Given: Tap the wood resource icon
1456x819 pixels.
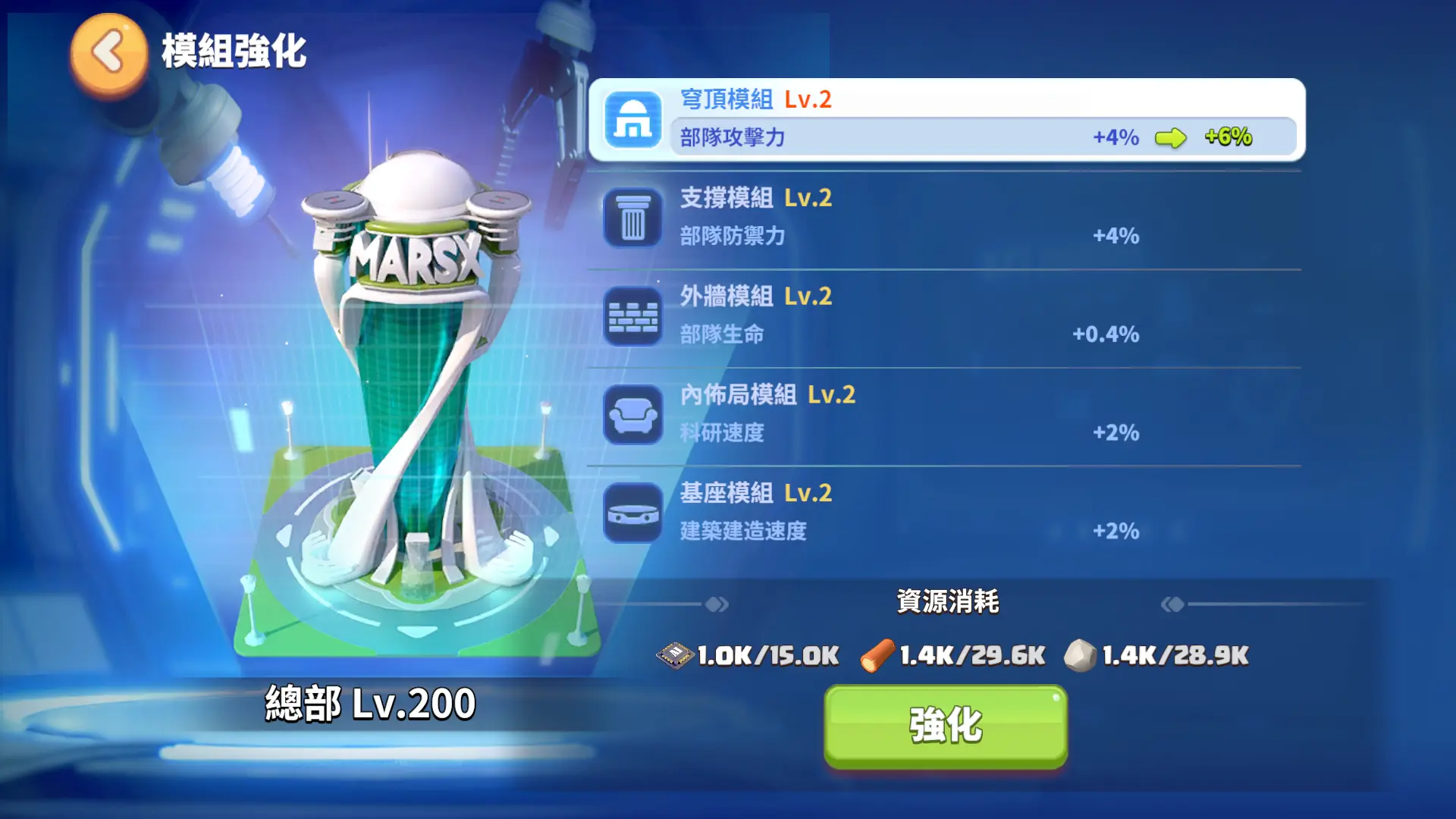Looking at the screenshot, I should tap(876, 654).
